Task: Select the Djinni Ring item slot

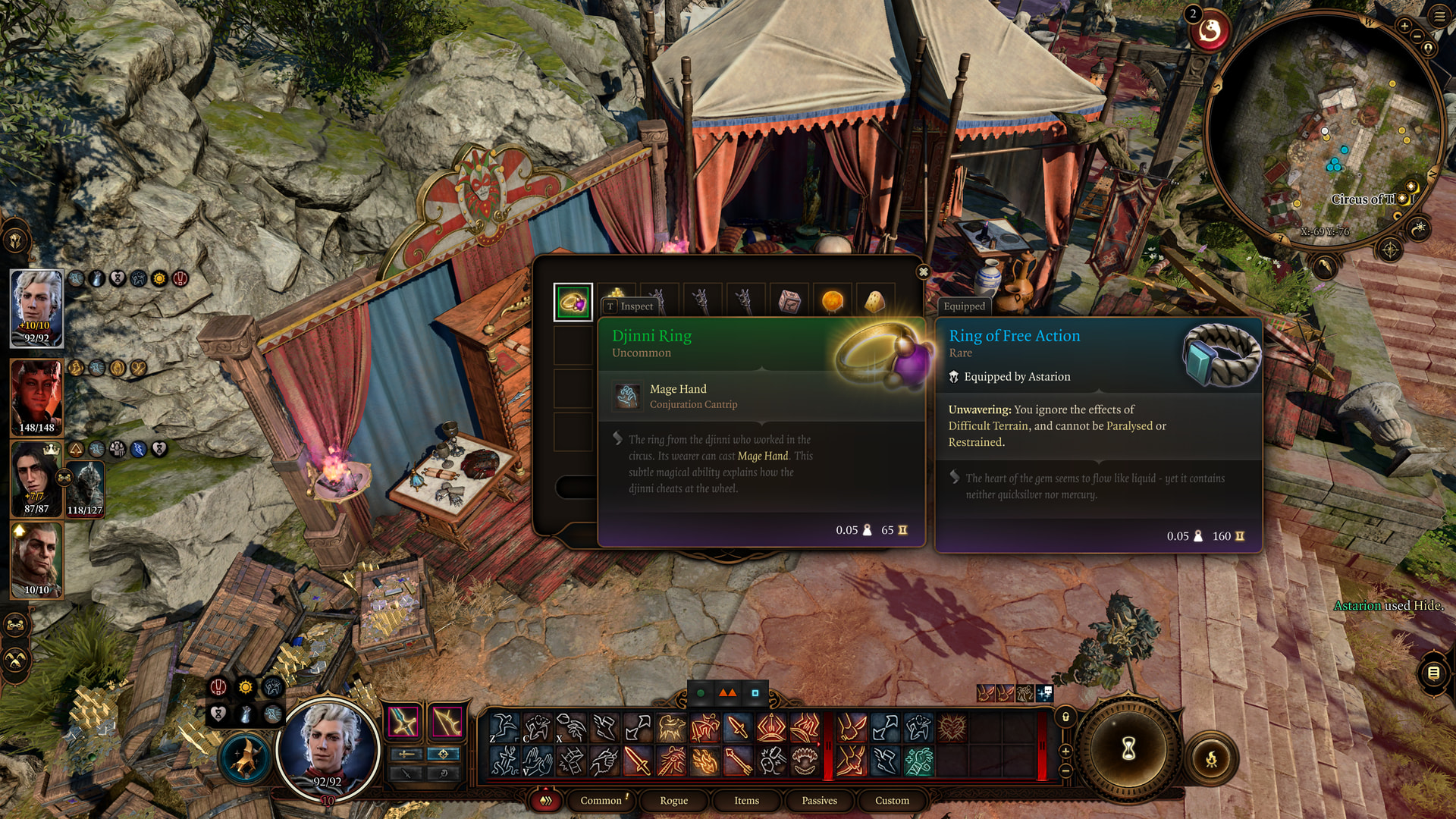Action: [x=573, y=303]
